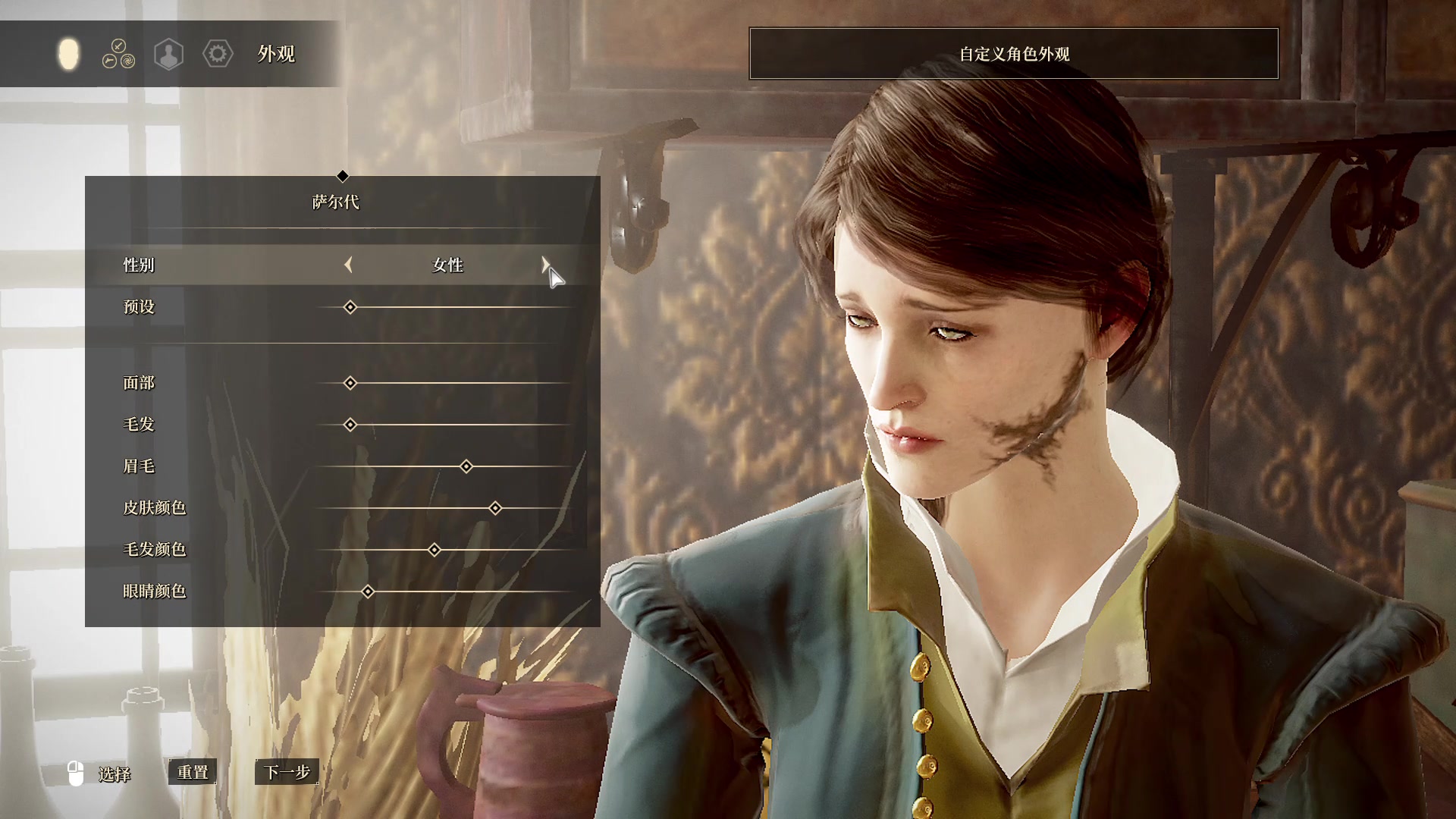Open the gear-shaped hexagon tab
The width and height of the screenshot is (1456, 819).
tap(218, 54)
